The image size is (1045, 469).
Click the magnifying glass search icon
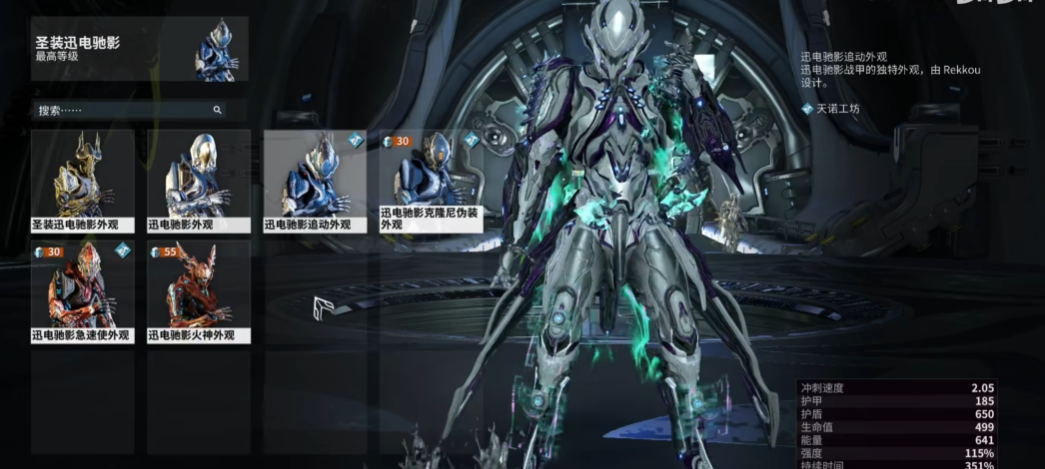coord(217,110)
